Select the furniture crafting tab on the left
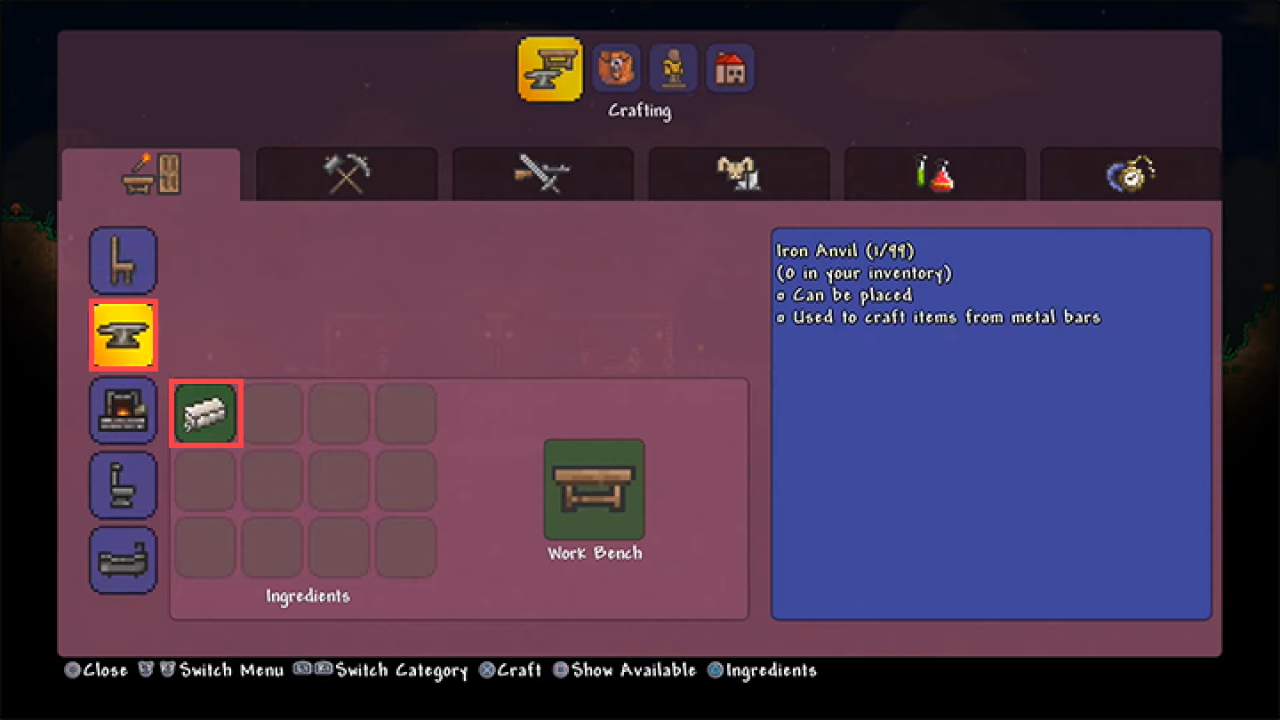Image resolution: width=1280 pixels, height=720 pixels. click(150, 173)
